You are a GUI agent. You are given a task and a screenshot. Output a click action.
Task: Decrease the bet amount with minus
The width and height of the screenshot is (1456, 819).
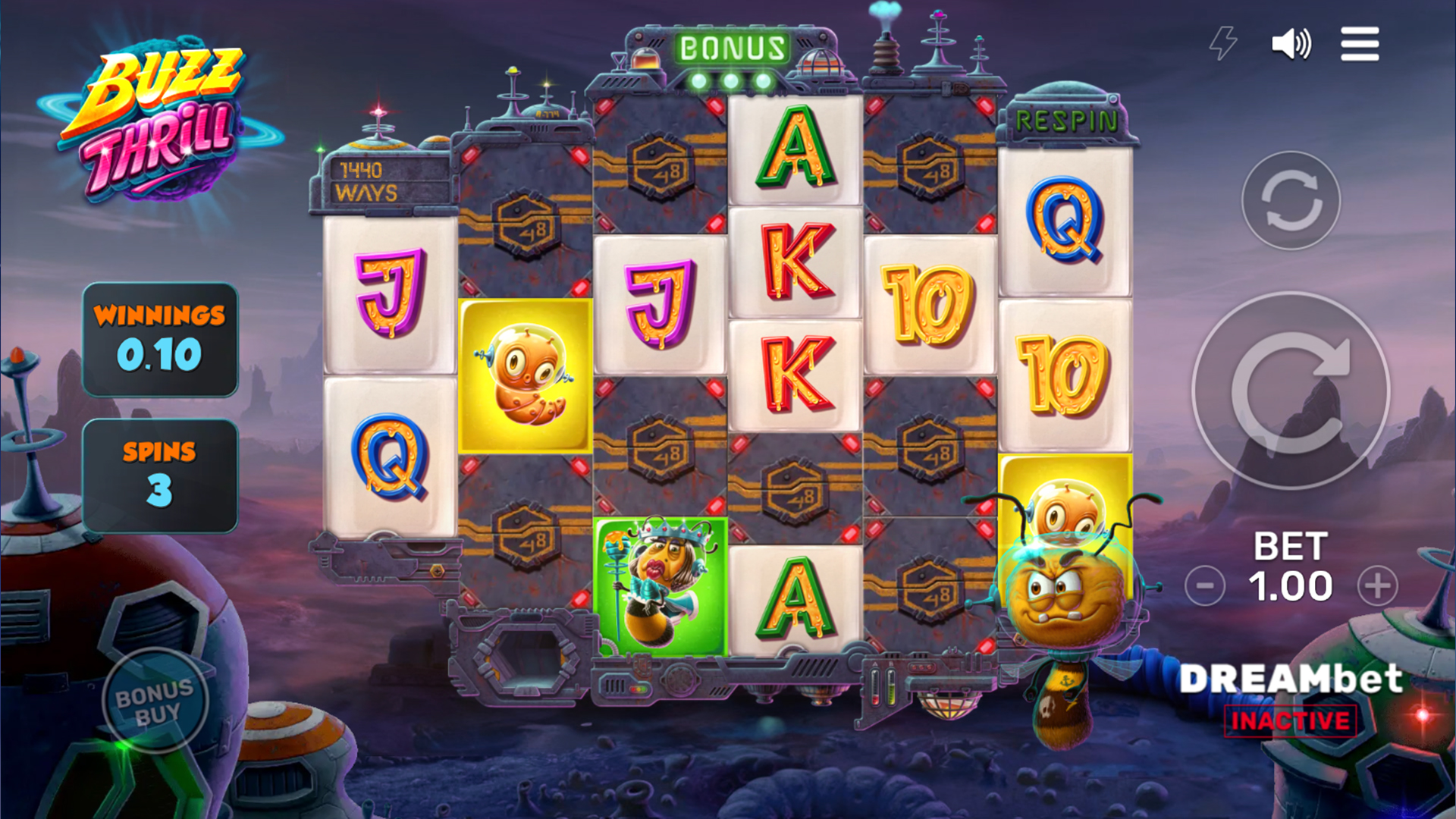(x=1204, y=585)
